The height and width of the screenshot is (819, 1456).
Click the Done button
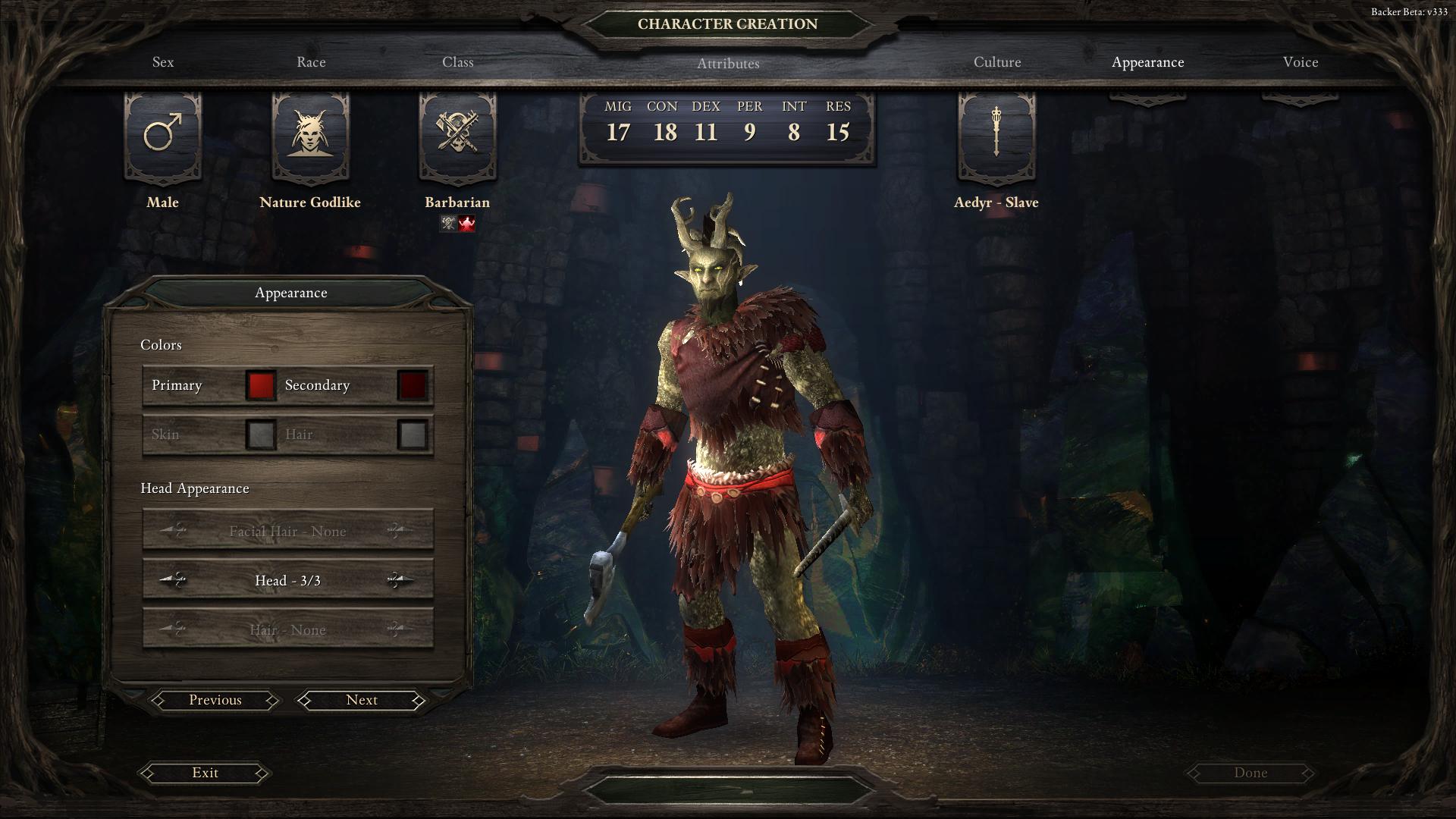coord(1250,773)
